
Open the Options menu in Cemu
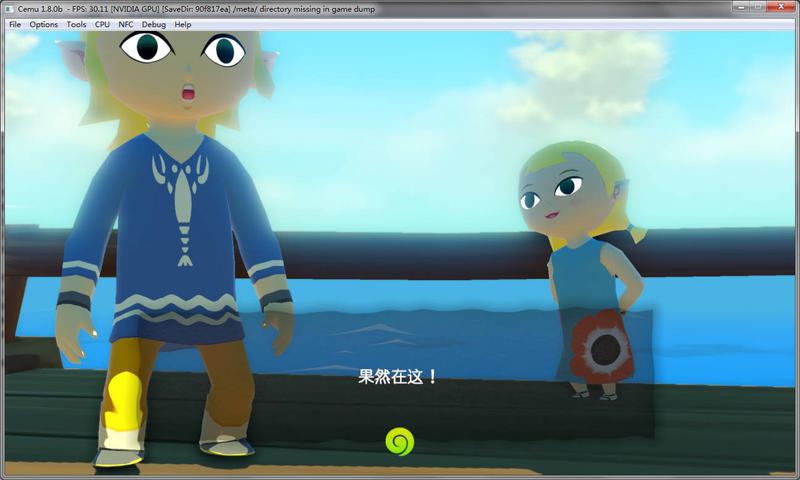pos(43,24)
